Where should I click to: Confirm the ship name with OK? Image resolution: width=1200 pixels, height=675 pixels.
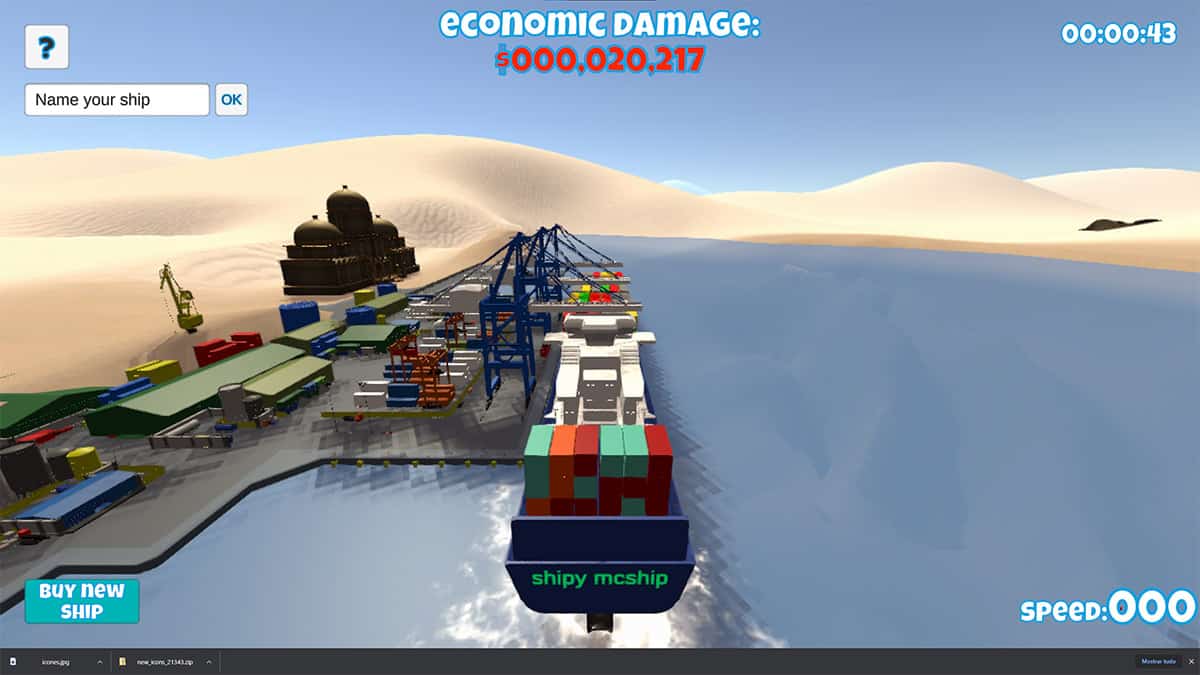(231, 100)
